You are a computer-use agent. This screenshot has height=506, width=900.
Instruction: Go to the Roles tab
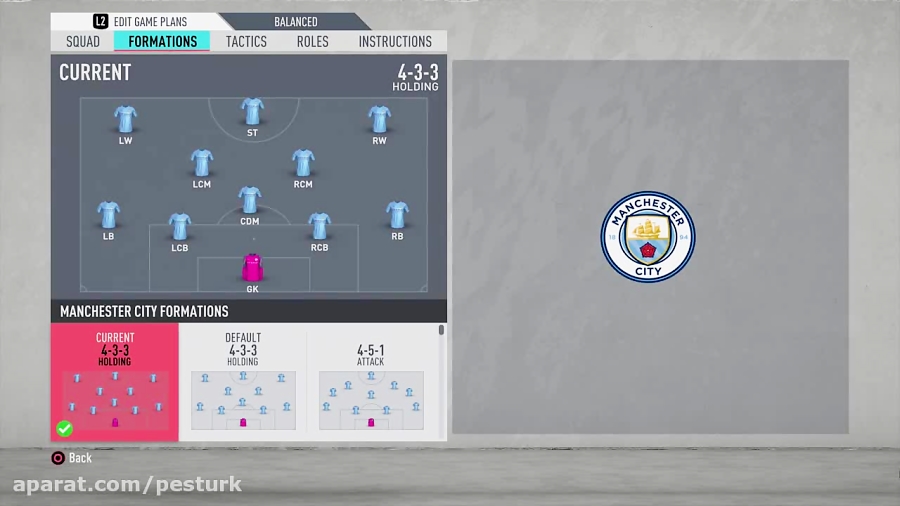click(312, 41)
